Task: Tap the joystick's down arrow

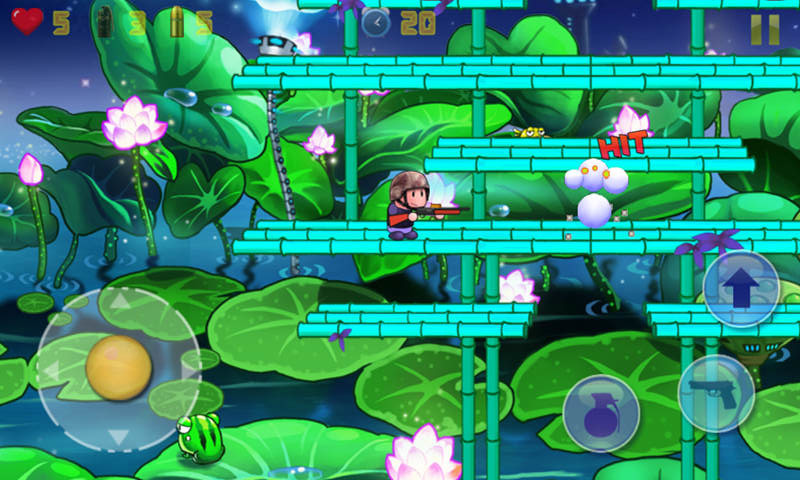Action: point(118,437)
